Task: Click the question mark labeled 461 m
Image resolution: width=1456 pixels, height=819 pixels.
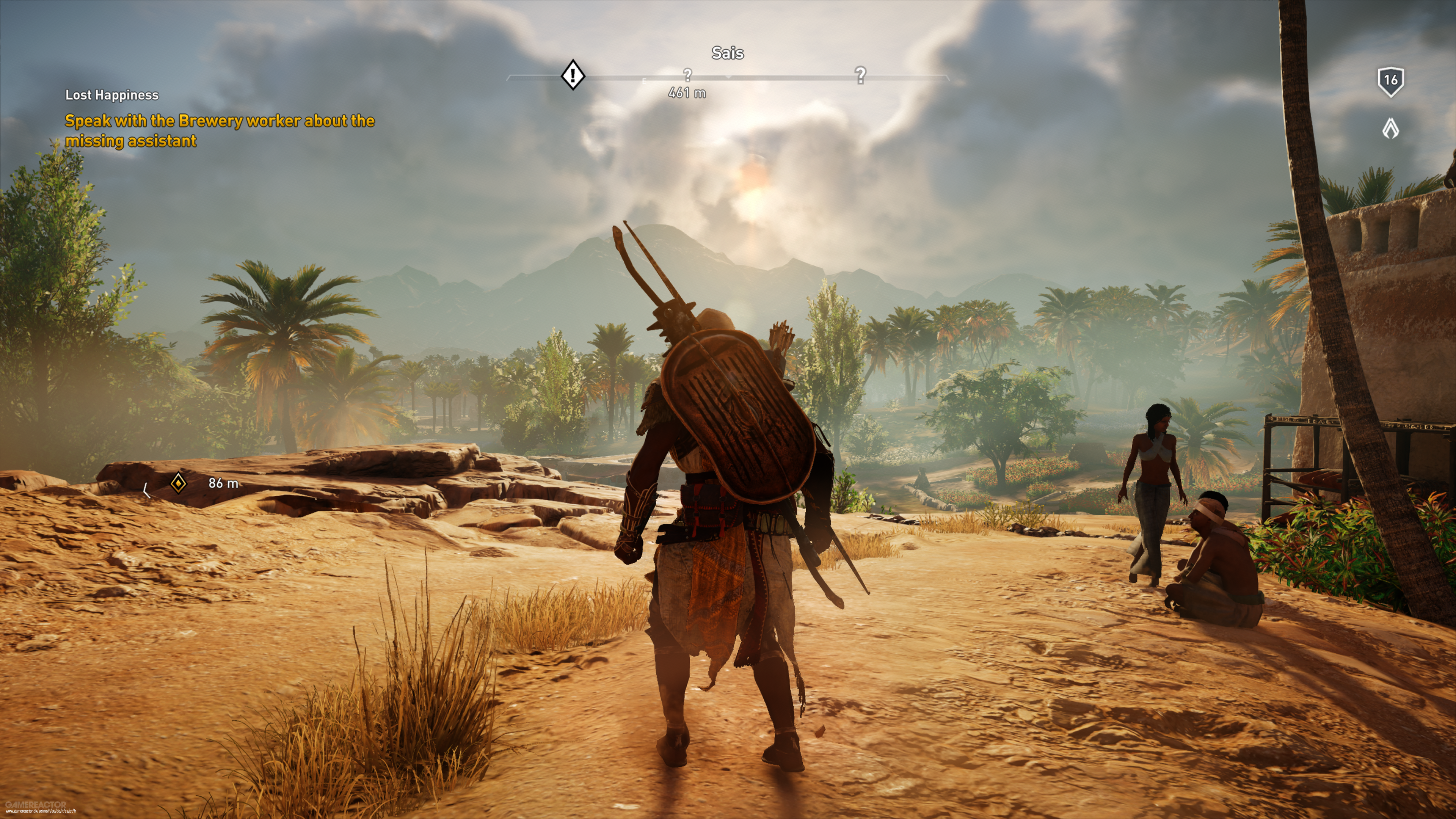Action: 687,75
